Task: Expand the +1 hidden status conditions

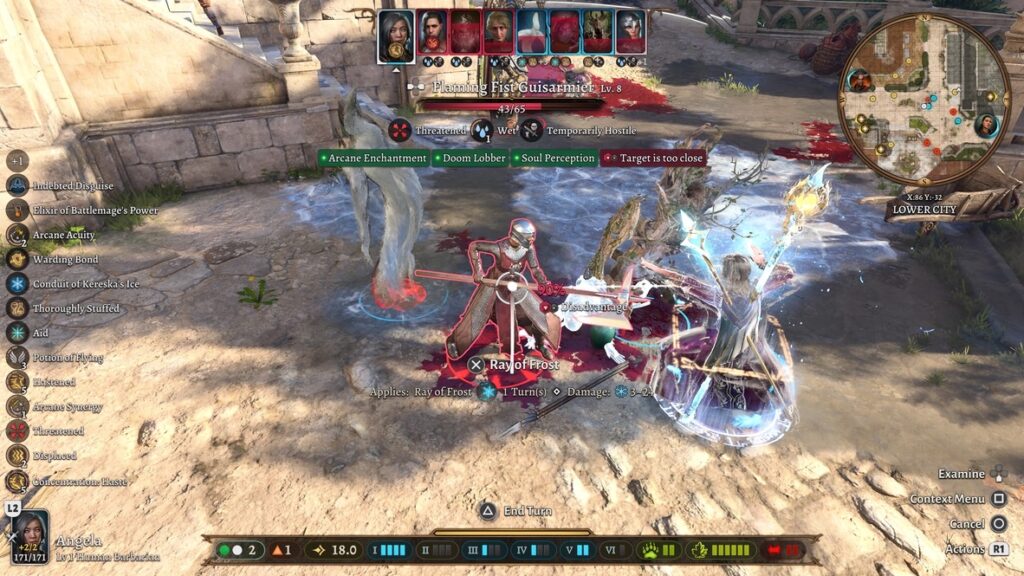Action: click(17, 160)
